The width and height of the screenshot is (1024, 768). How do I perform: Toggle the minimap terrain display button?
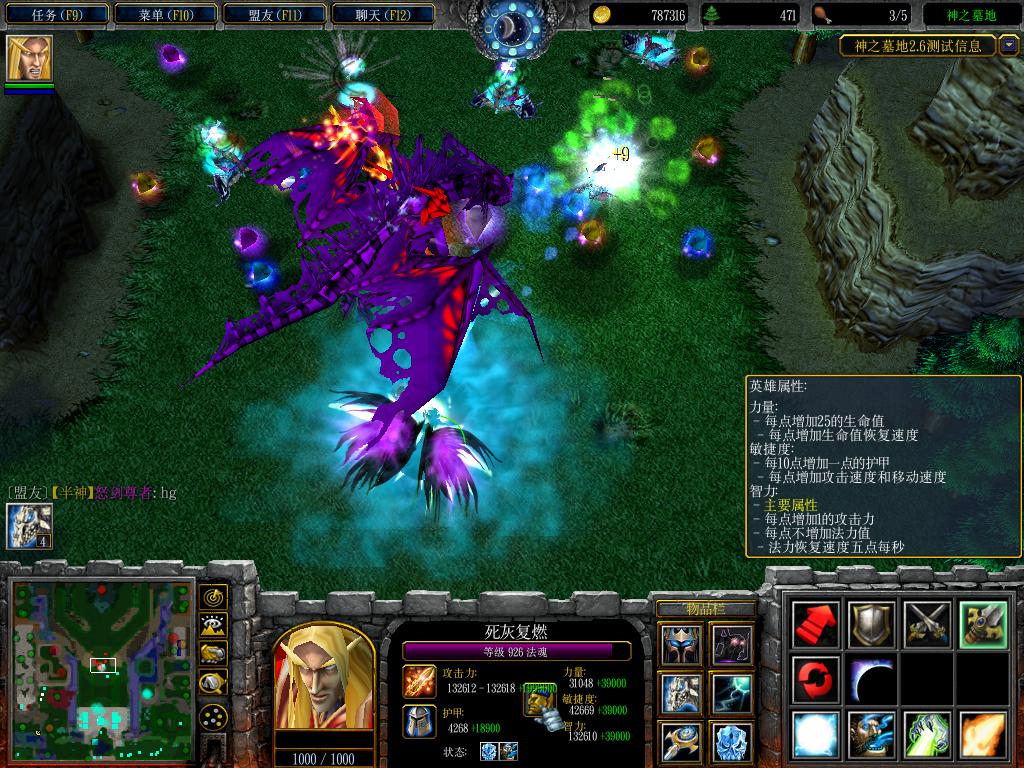213,626
